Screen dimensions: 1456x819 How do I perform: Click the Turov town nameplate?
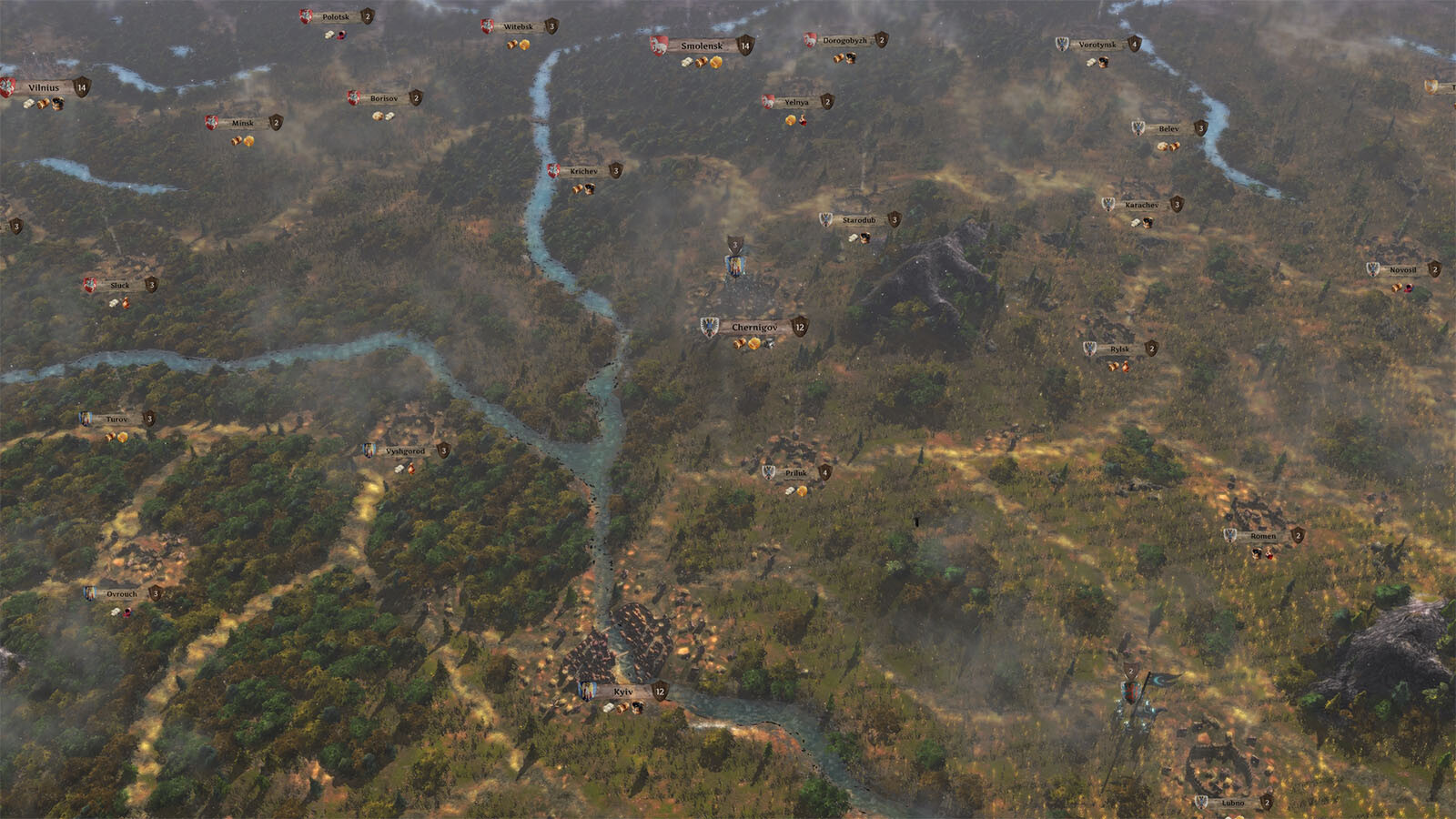pyautogui.click(x=116, y=420)
